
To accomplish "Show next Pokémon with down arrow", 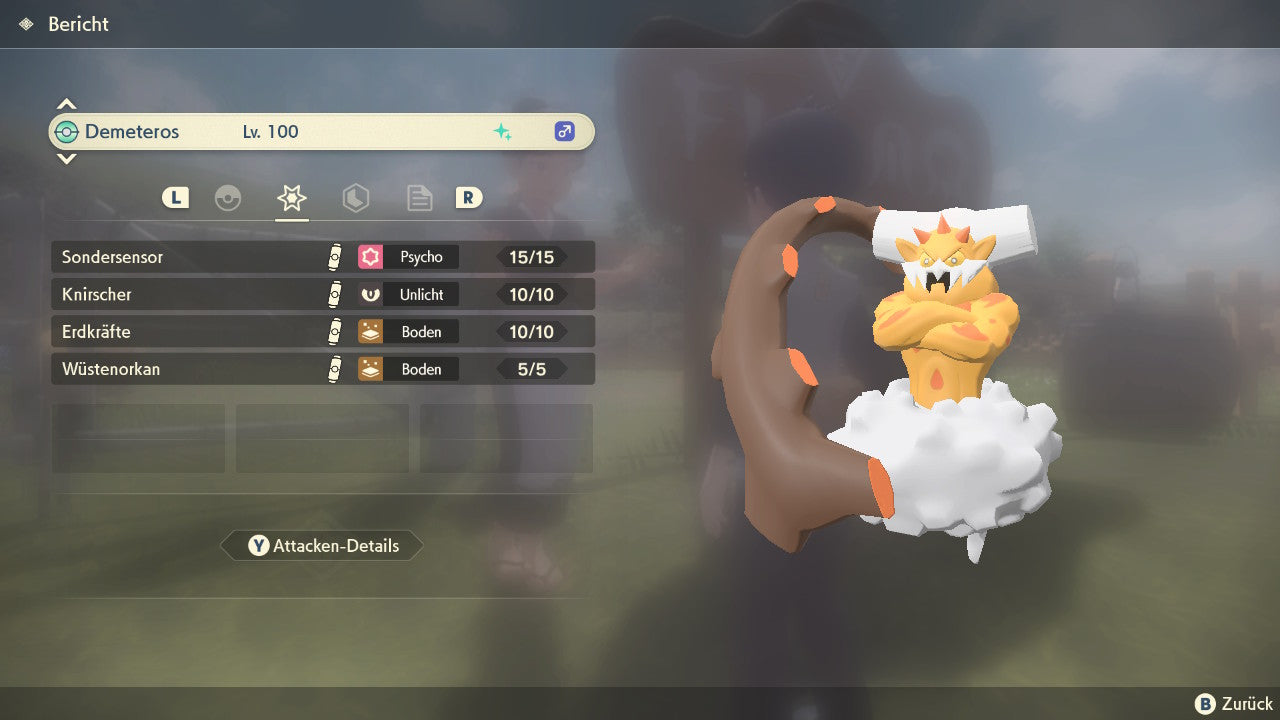I will click(x=66, y=158).
